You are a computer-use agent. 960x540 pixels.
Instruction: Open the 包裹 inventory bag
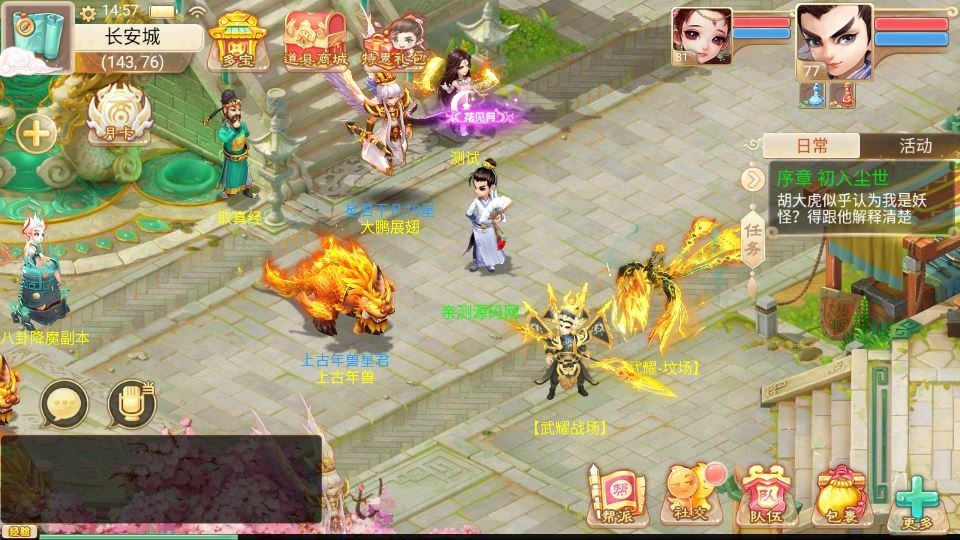pos(840,494)
